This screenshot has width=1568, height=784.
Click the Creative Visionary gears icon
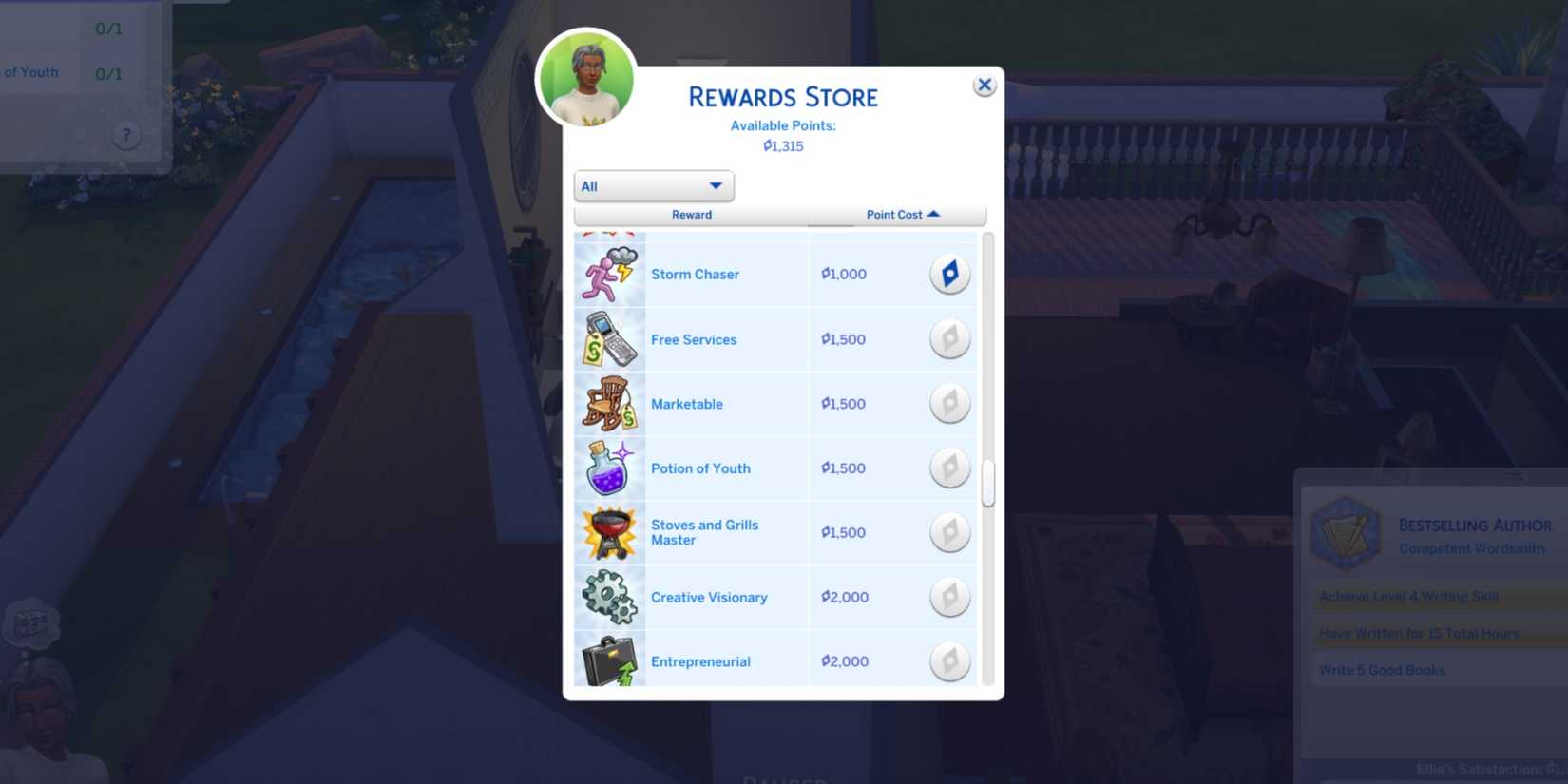point(608,597)
